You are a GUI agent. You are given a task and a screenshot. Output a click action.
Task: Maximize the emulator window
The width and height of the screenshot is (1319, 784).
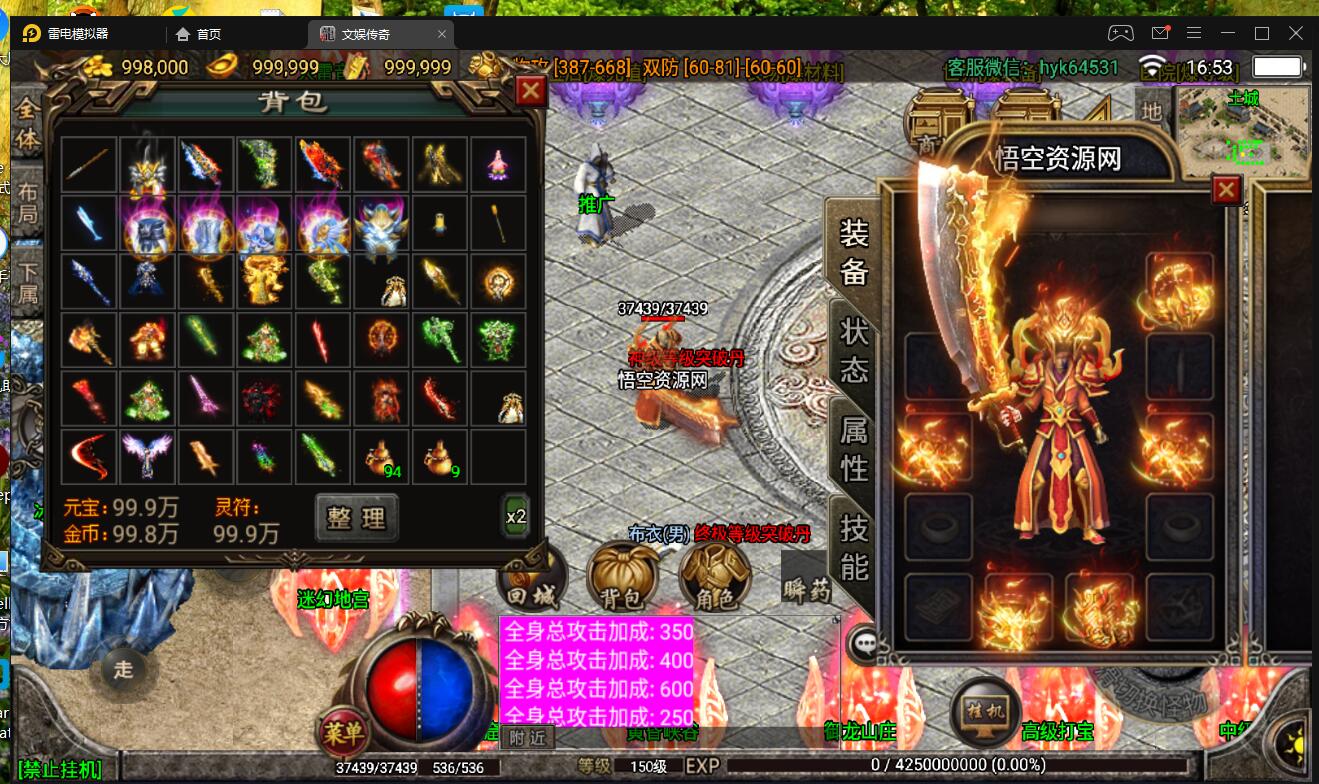pos(1262,34)
